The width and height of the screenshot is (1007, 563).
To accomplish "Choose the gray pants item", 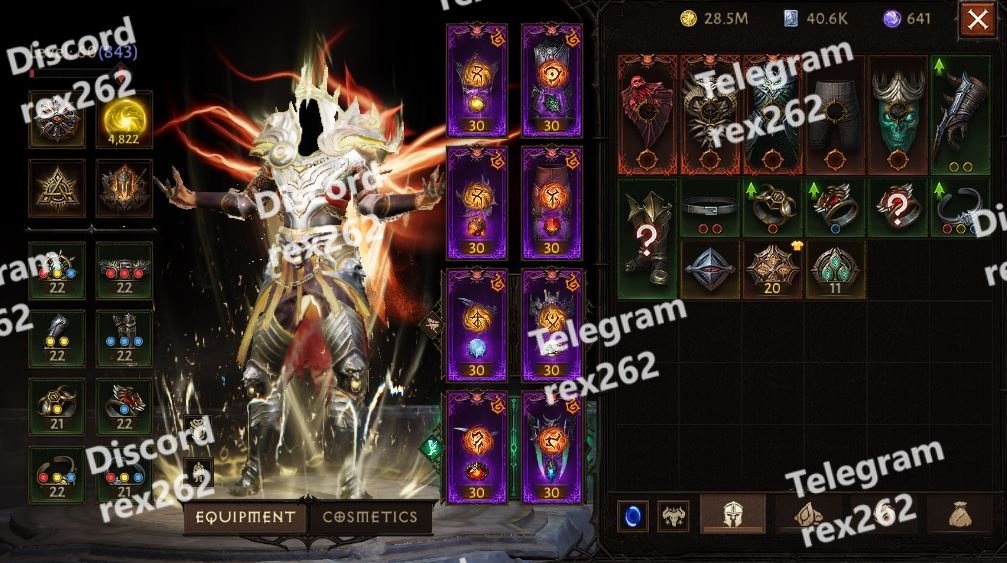I will click(835, 114).
